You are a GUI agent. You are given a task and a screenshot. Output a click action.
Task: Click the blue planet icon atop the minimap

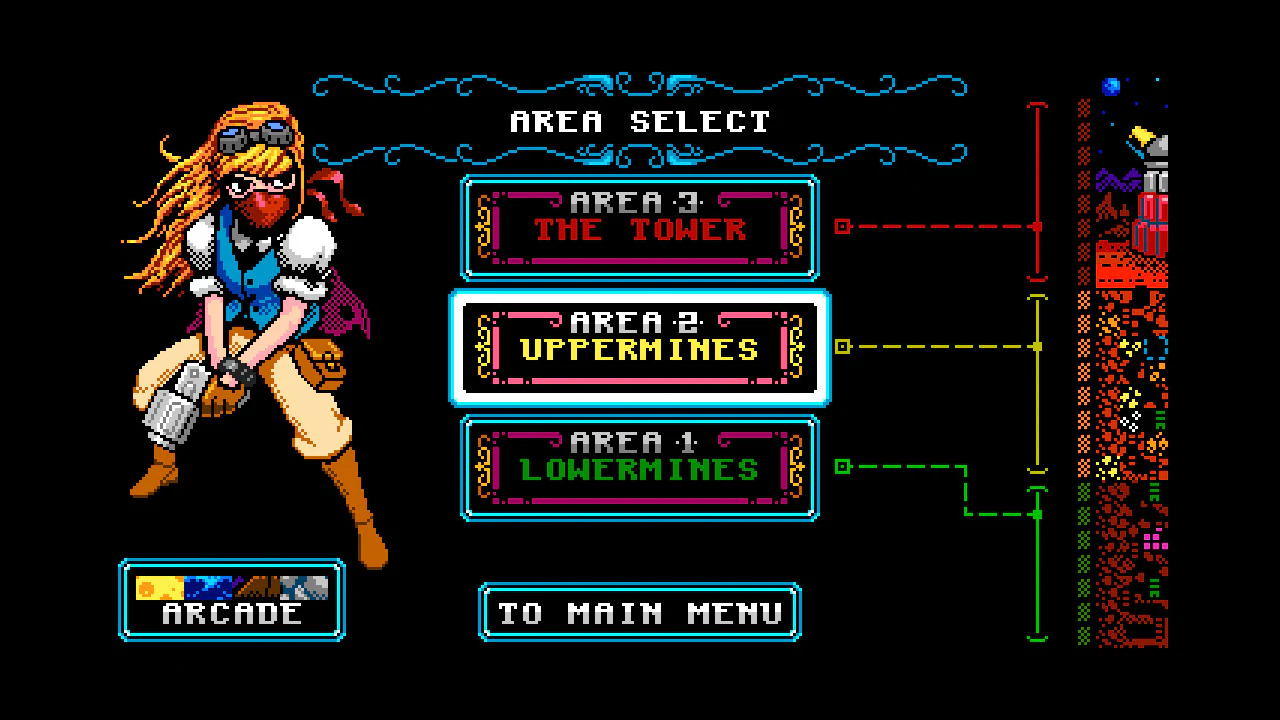tap(1111, 87)
